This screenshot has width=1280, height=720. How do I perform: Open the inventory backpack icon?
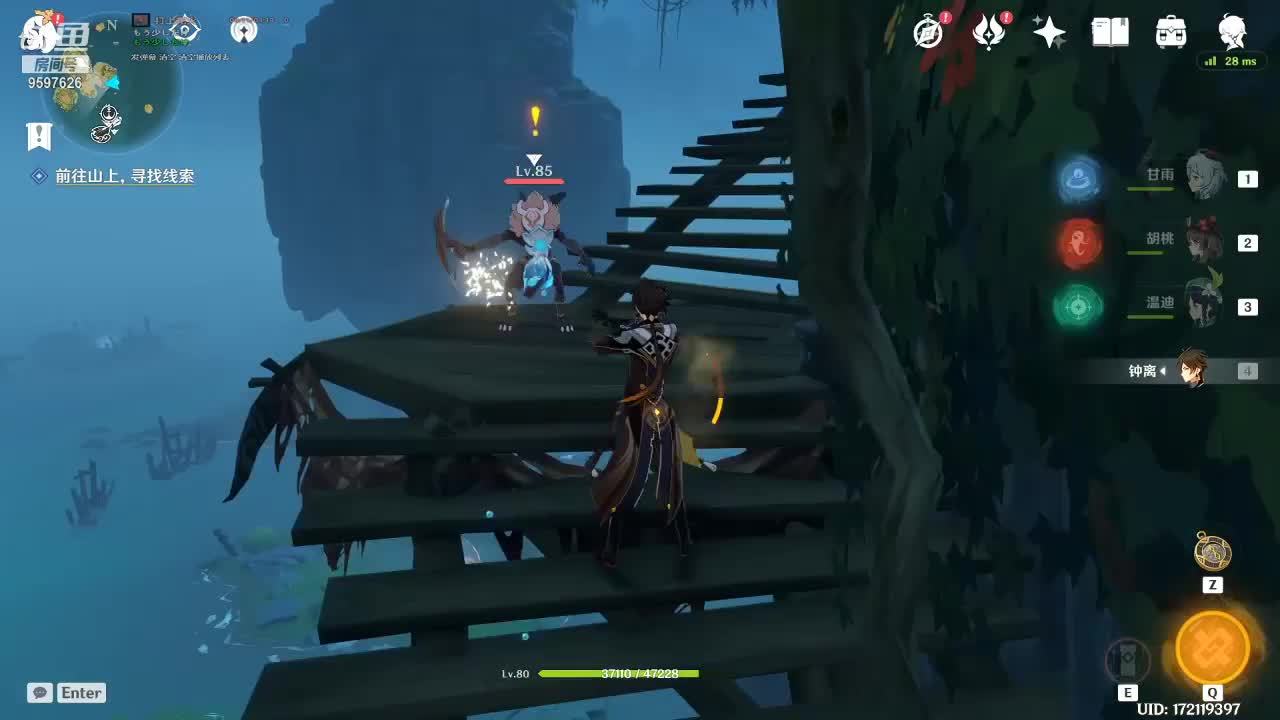coord(1171,33)
